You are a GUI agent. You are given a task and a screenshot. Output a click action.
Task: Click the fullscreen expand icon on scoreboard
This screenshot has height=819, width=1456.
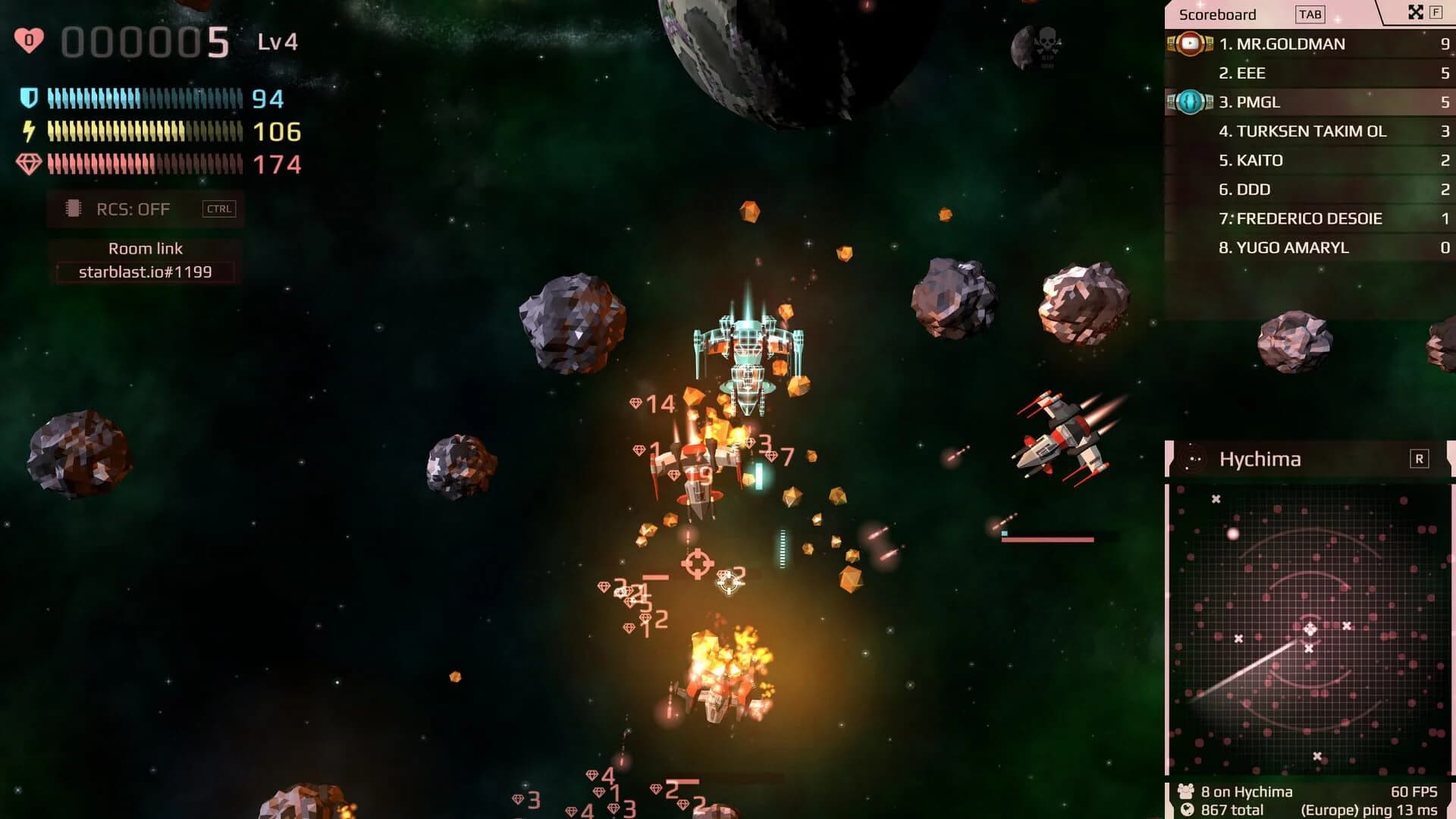(1415, 13)
